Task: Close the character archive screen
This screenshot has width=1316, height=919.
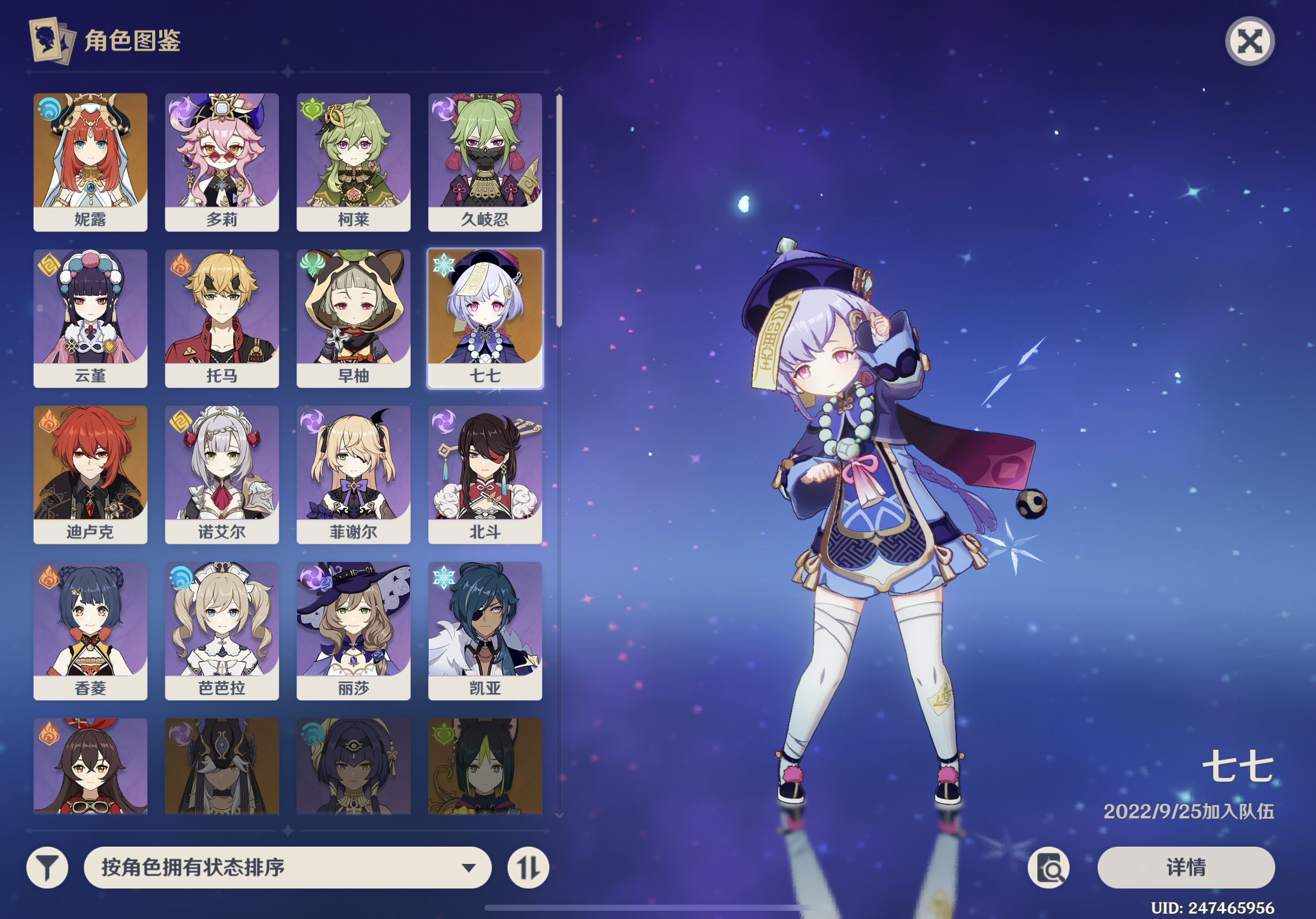Action: [x=1249, y=41]
